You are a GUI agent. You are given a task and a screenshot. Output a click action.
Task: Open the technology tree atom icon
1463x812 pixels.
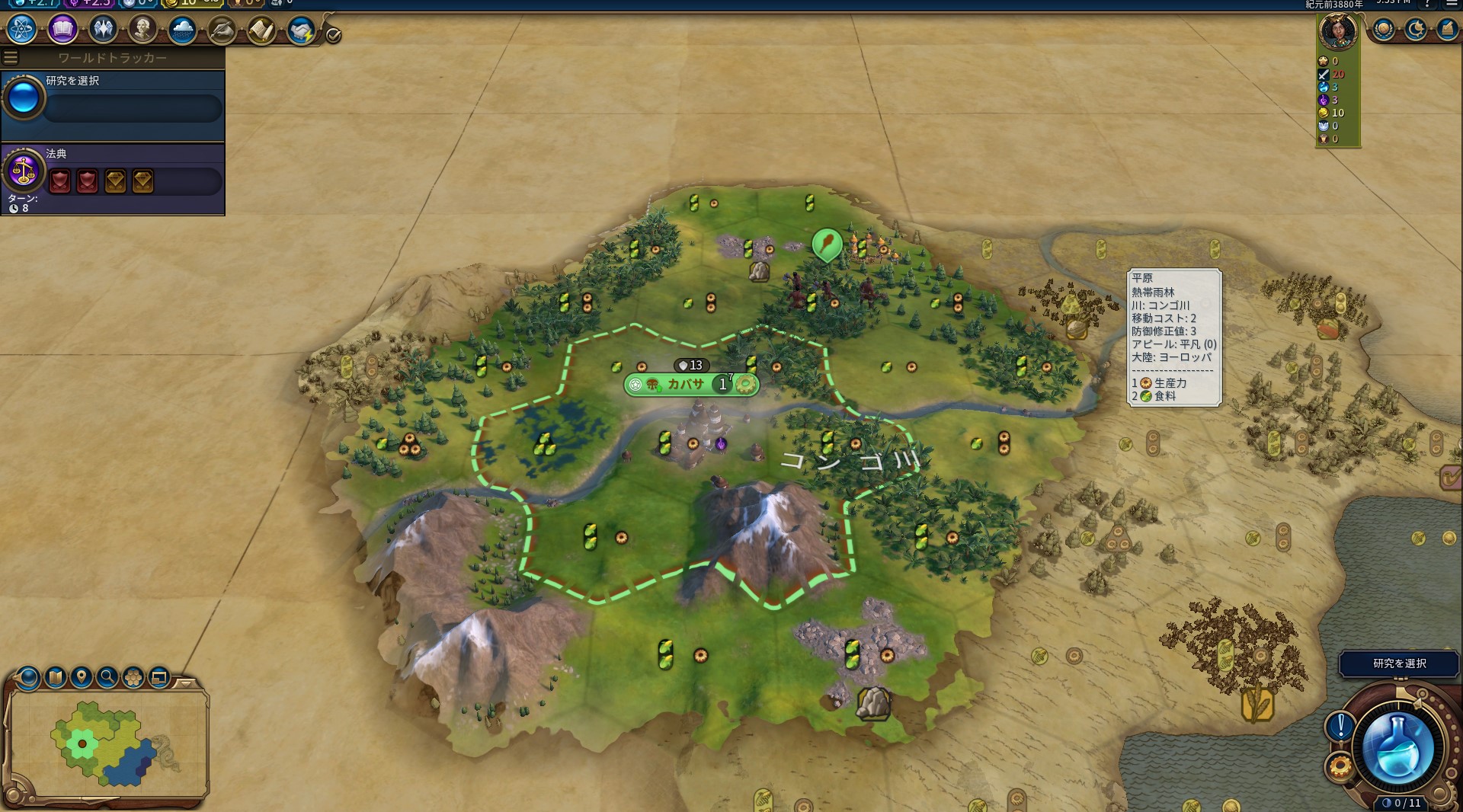(22, 30)
